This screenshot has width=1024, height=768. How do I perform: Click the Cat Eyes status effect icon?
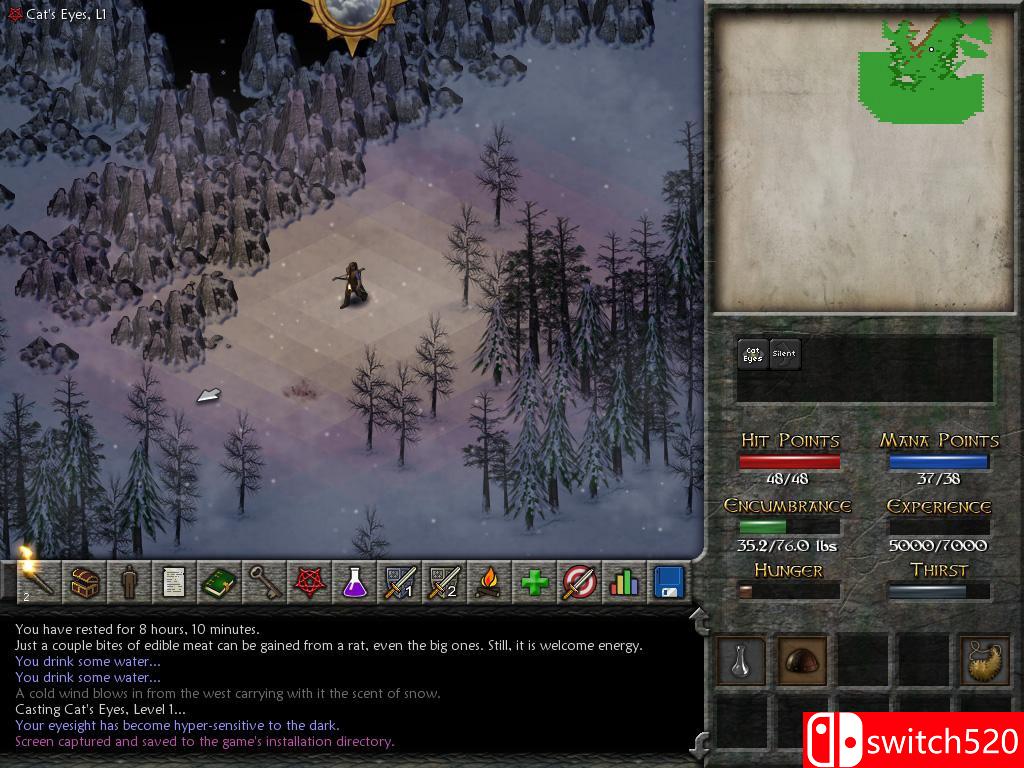pos(753,354)
